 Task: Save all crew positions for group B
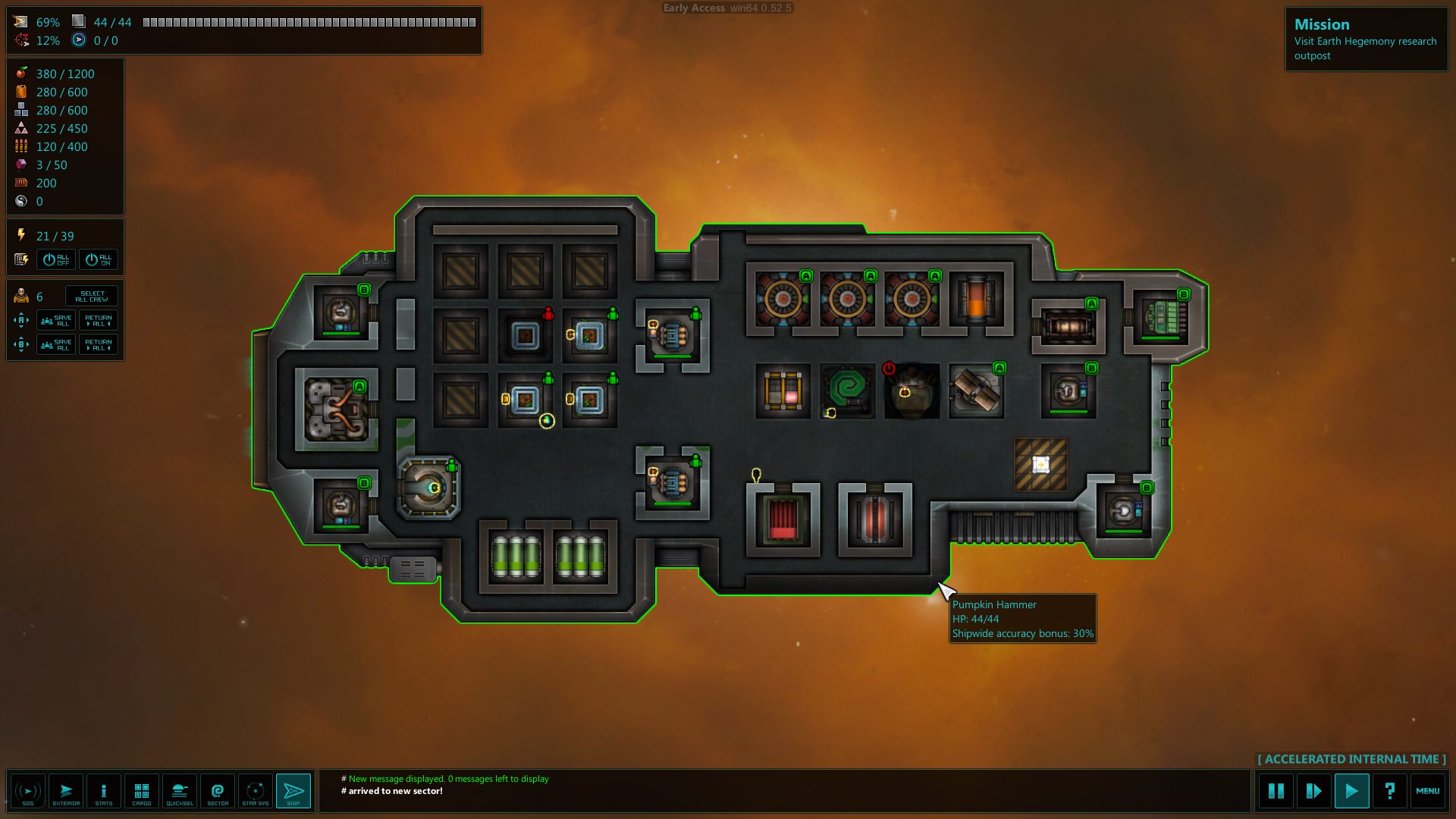coord(56,345)
